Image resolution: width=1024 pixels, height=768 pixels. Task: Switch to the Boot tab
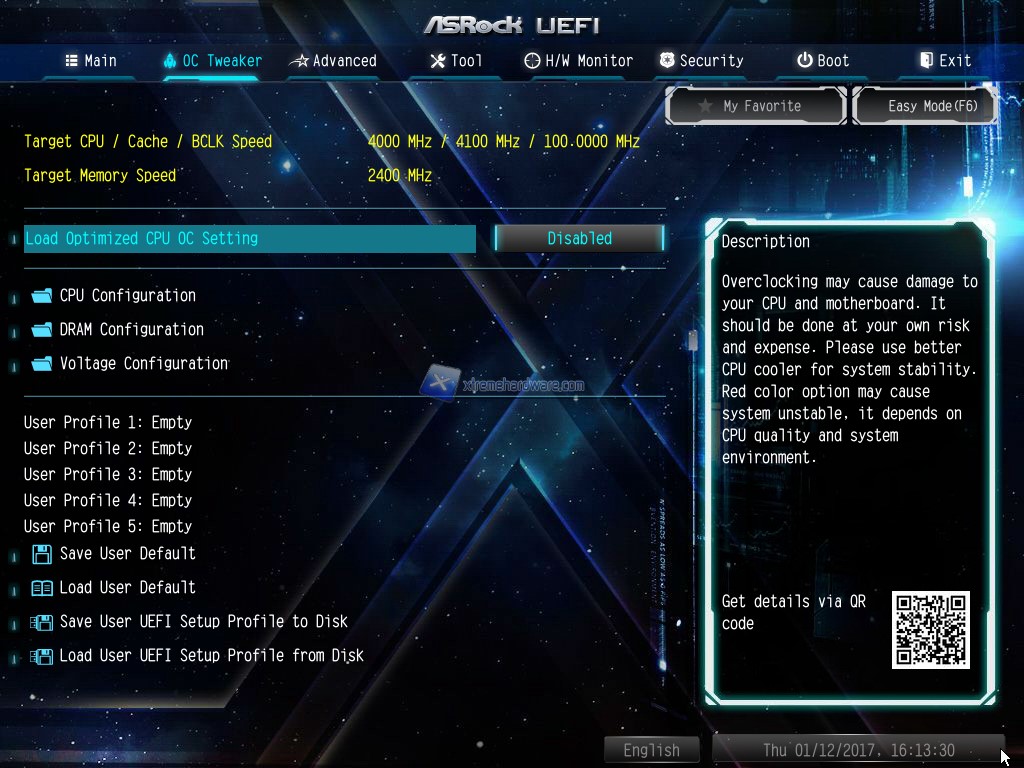click(823, 61)
